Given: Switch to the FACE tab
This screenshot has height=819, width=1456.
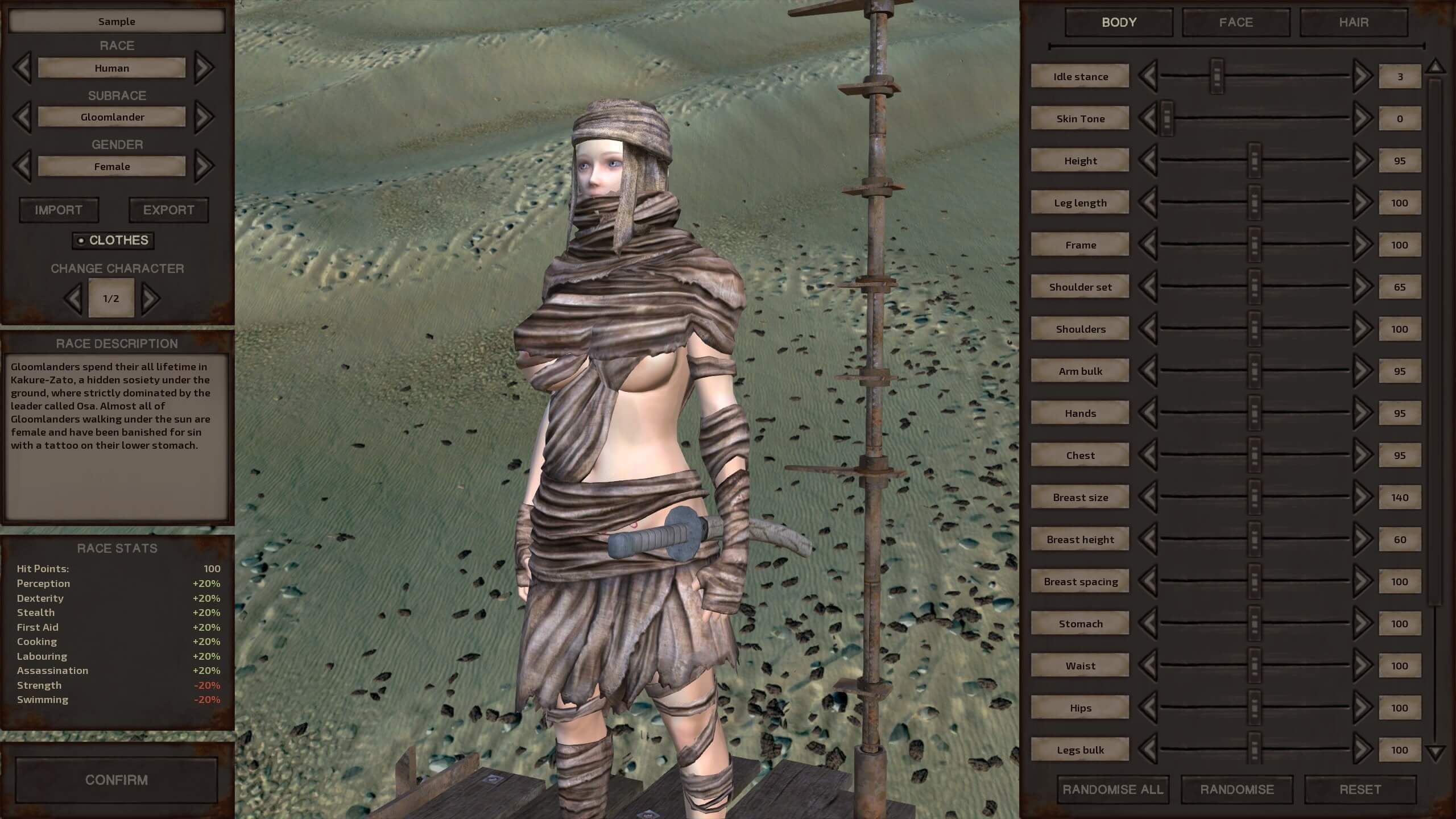Looking at the screenshot, I should (1235, 22).
